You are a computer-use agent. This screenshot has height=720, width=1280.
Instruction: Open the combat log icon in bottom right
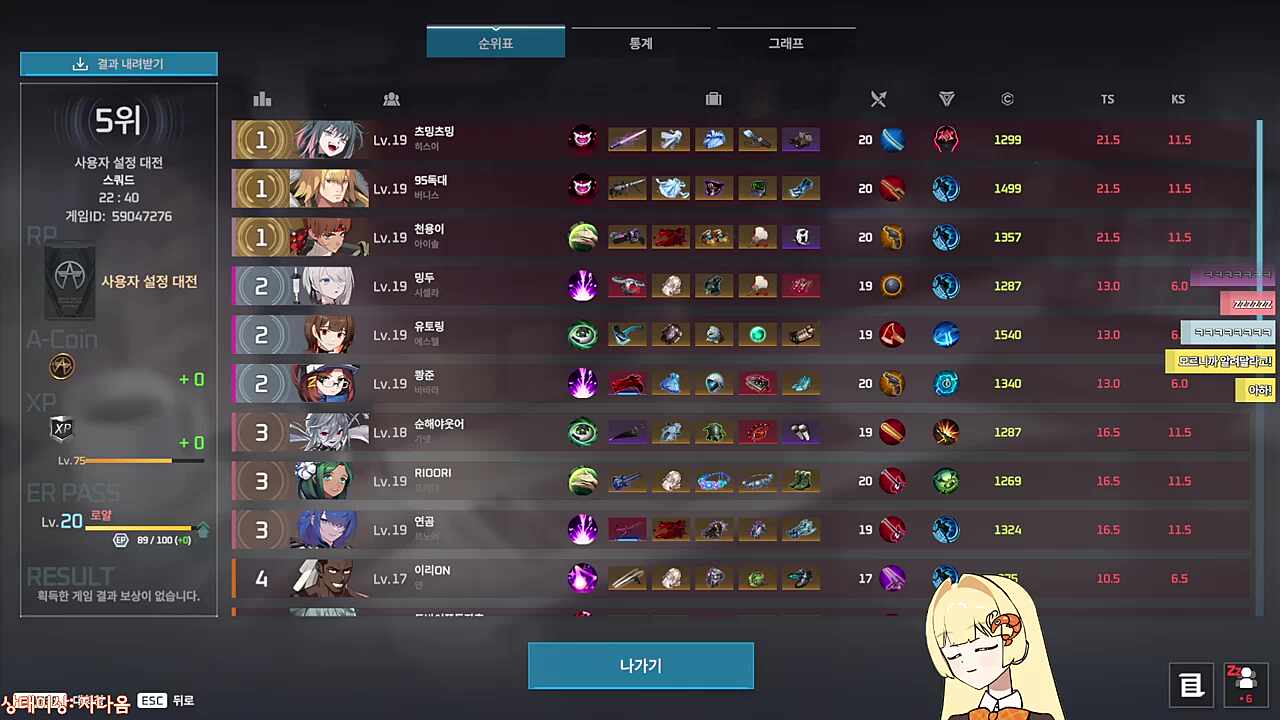[x=1191, y=684]
